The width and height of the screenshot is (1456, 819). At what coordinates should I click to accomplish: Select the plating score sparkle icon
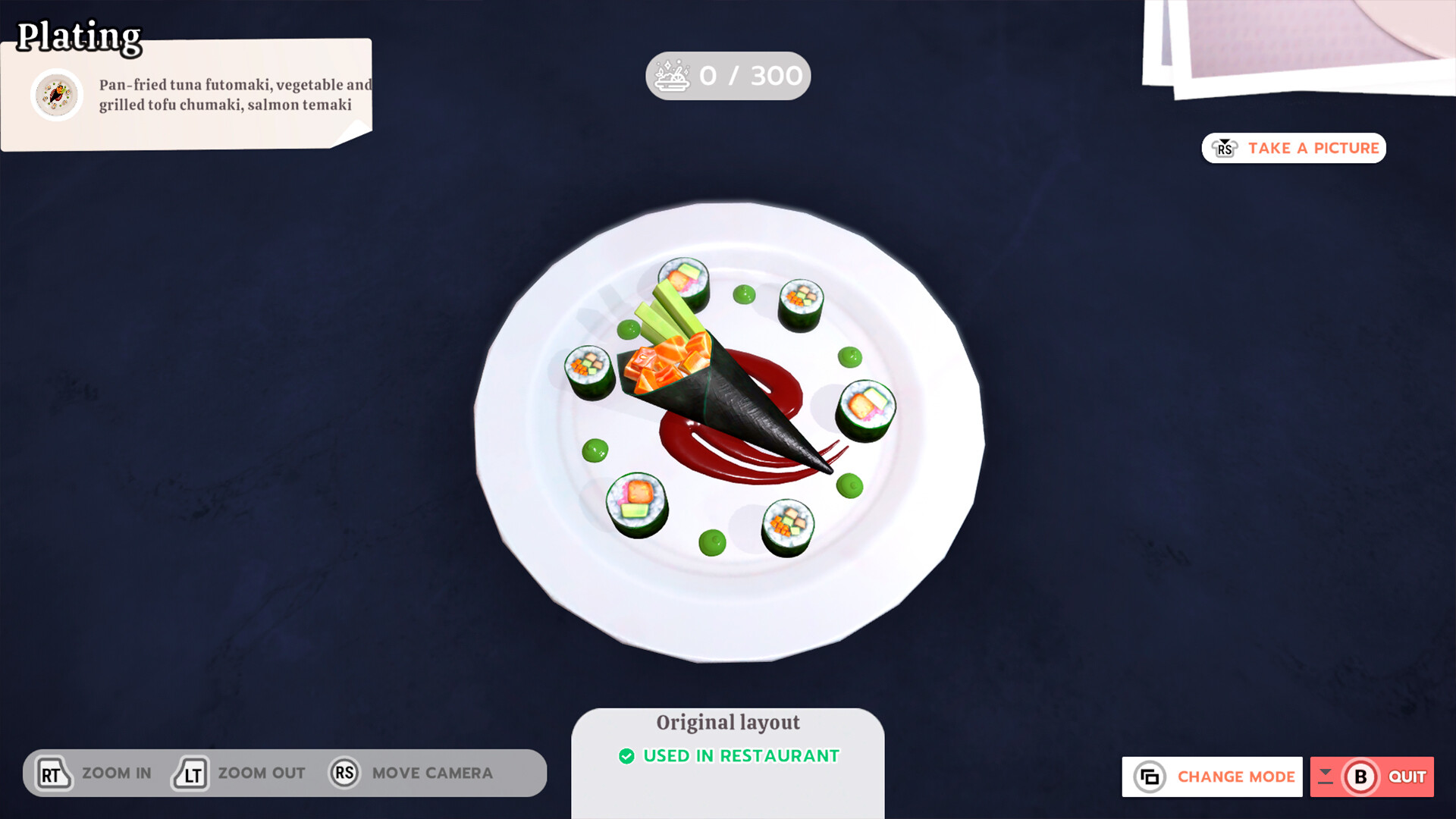click(x=673, y=75)
